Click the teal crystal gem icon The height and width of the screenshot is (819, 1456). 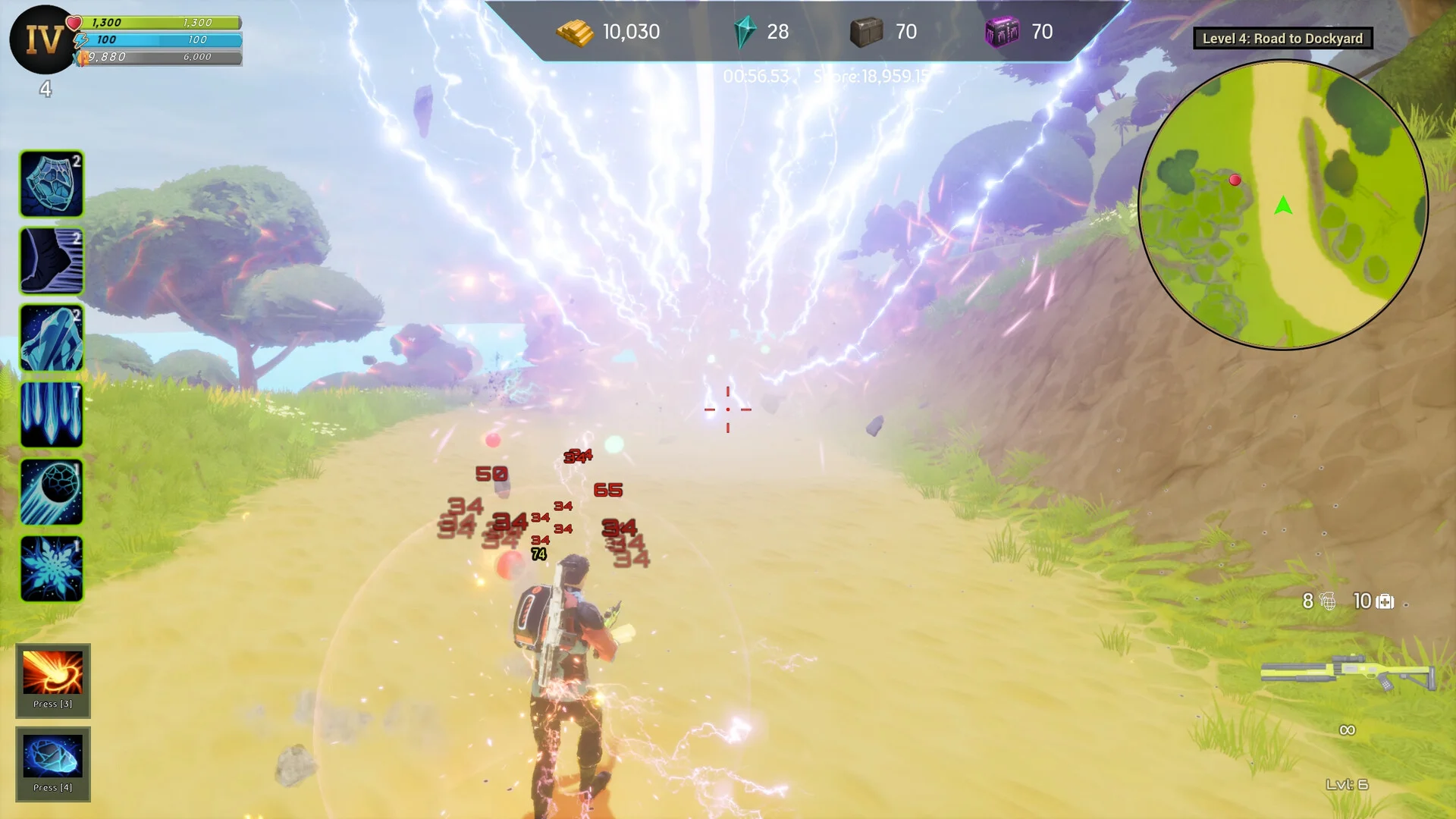click(745, 33)
